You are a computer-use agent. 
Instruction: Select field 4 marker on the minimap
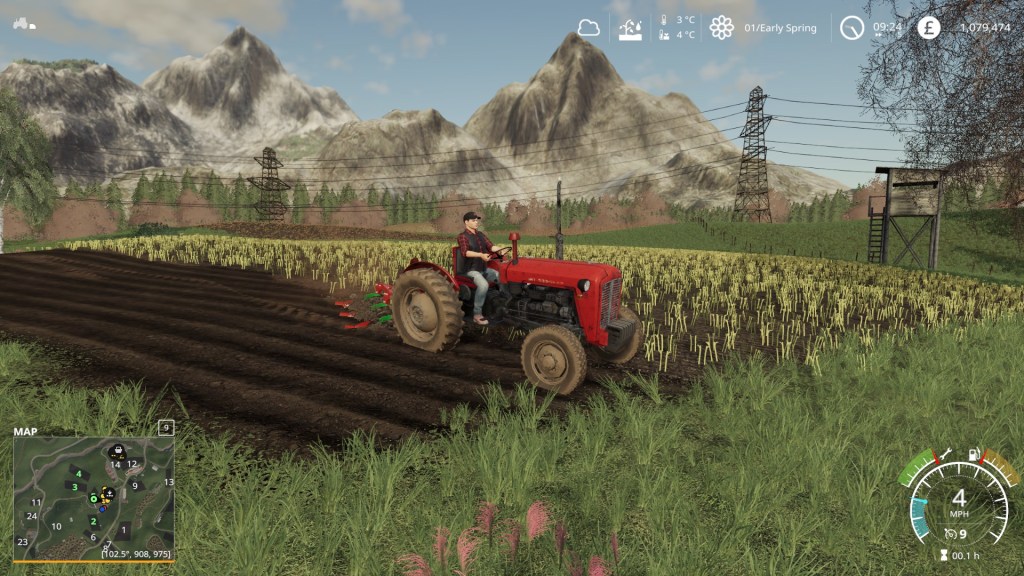(x=77, y=473)
